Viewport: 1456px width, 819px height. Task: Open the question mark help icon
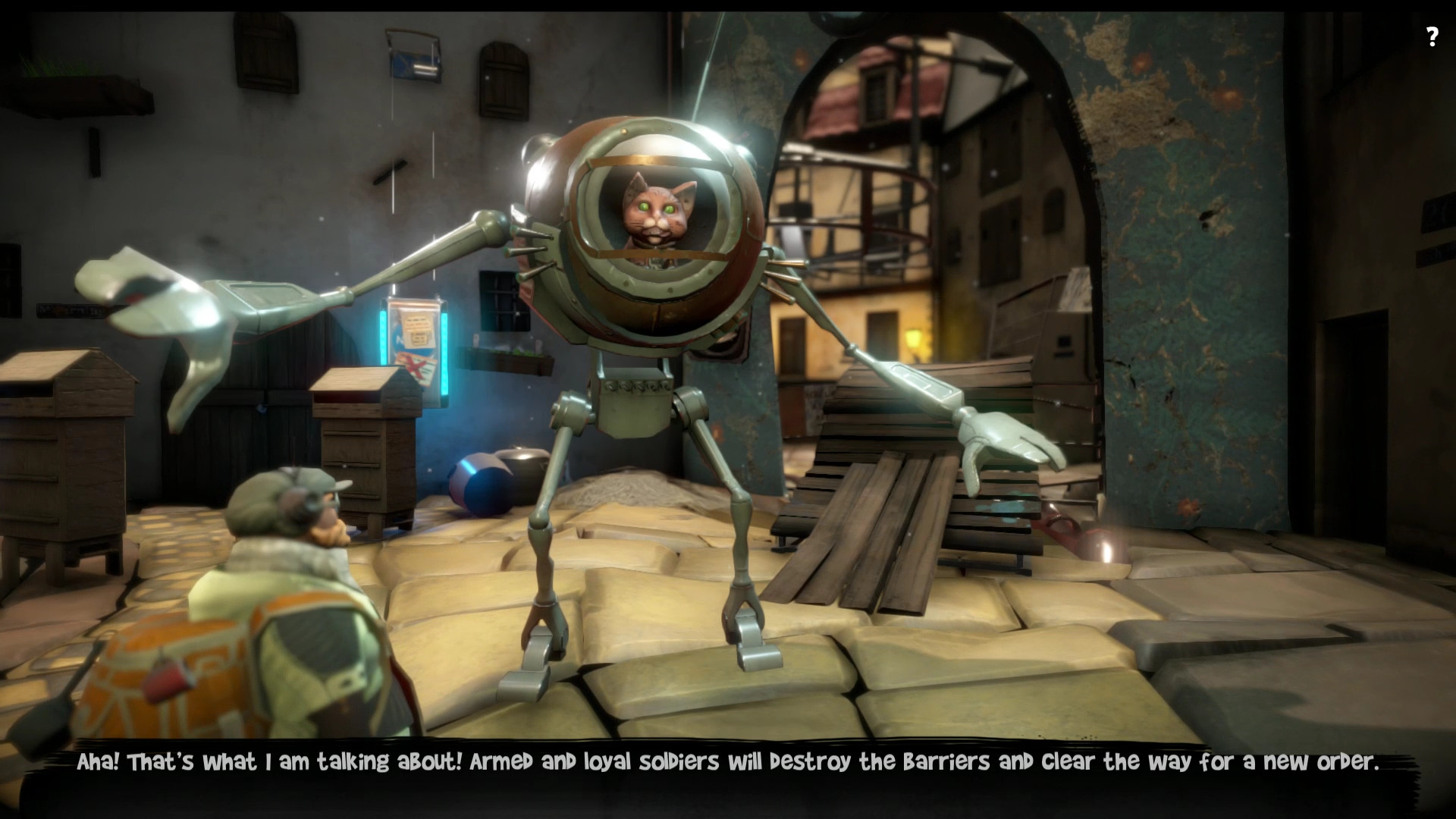(1432, 37)
